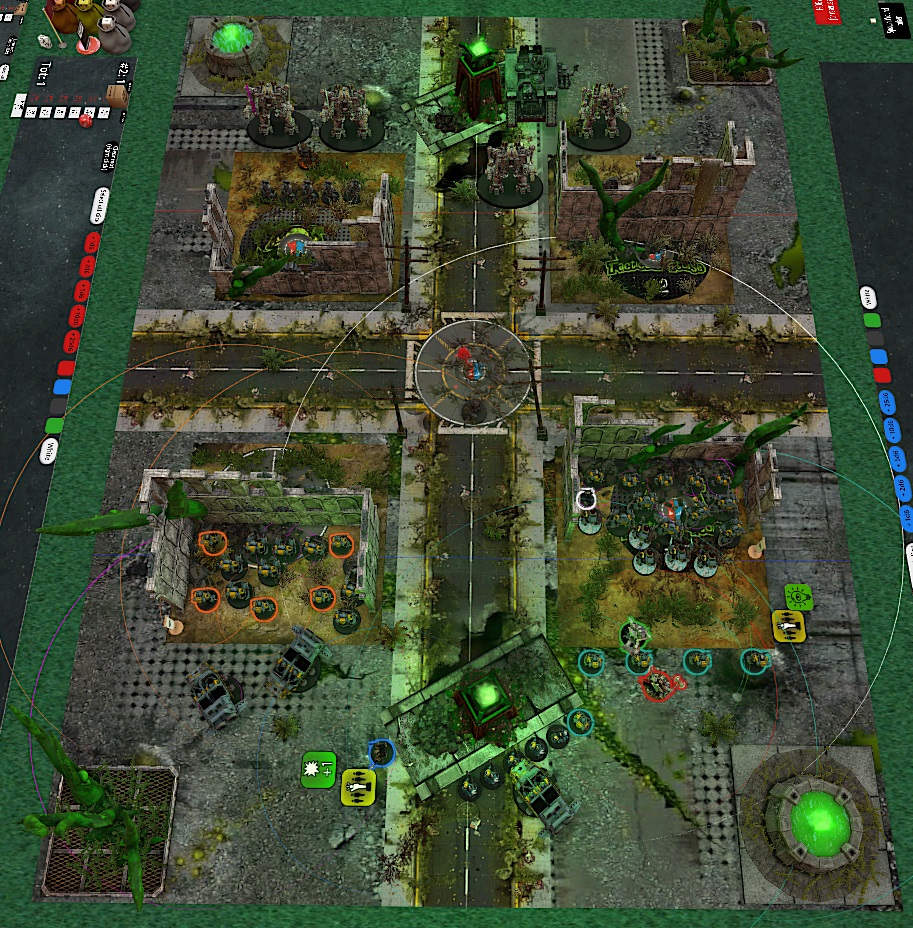Screen dimensions: 913x928
Task: Select the red swatch above the blue dice buttons
Action: [881, 375]
